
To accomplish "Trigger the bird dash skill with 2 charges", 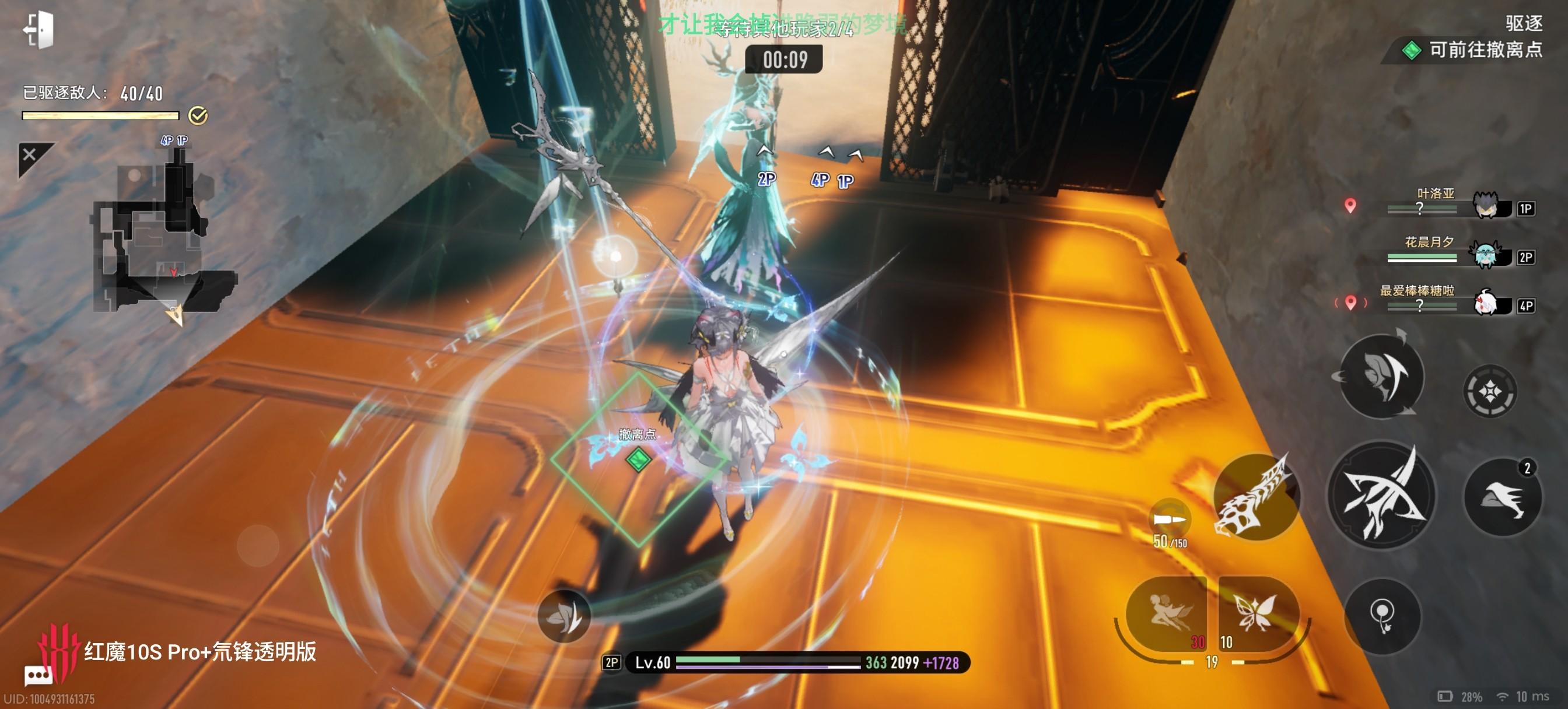I will tap(1502, 498).
